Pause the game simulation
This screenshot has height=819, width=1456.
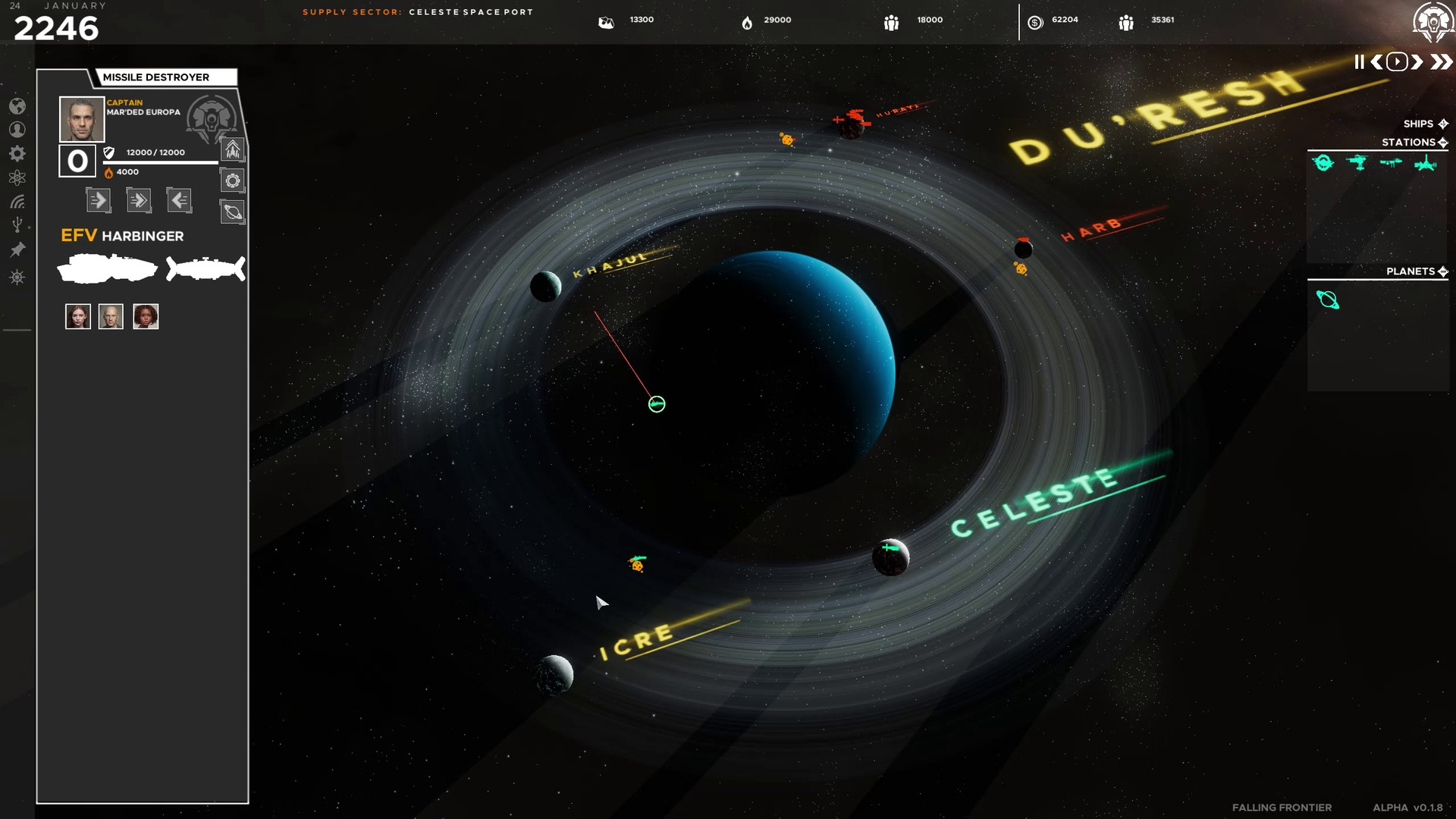(1360, 61)
